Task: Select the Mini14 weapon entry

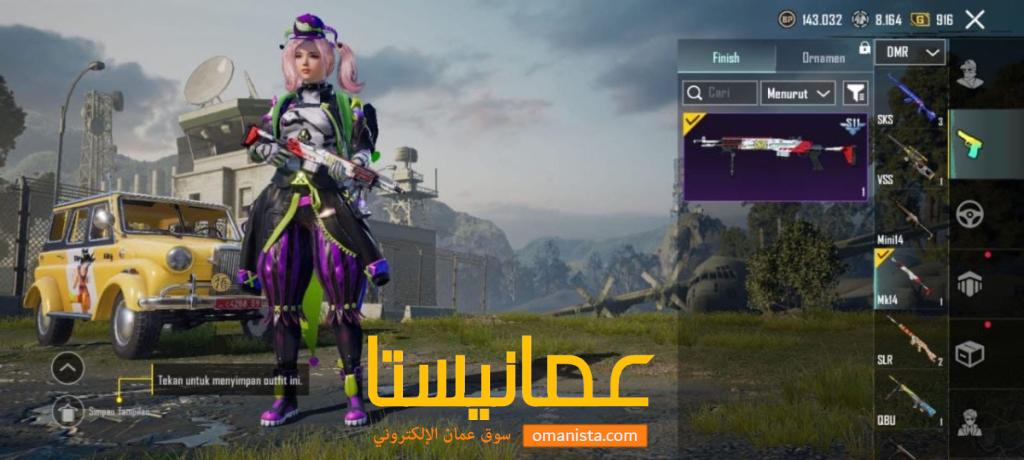Action: 911,218
